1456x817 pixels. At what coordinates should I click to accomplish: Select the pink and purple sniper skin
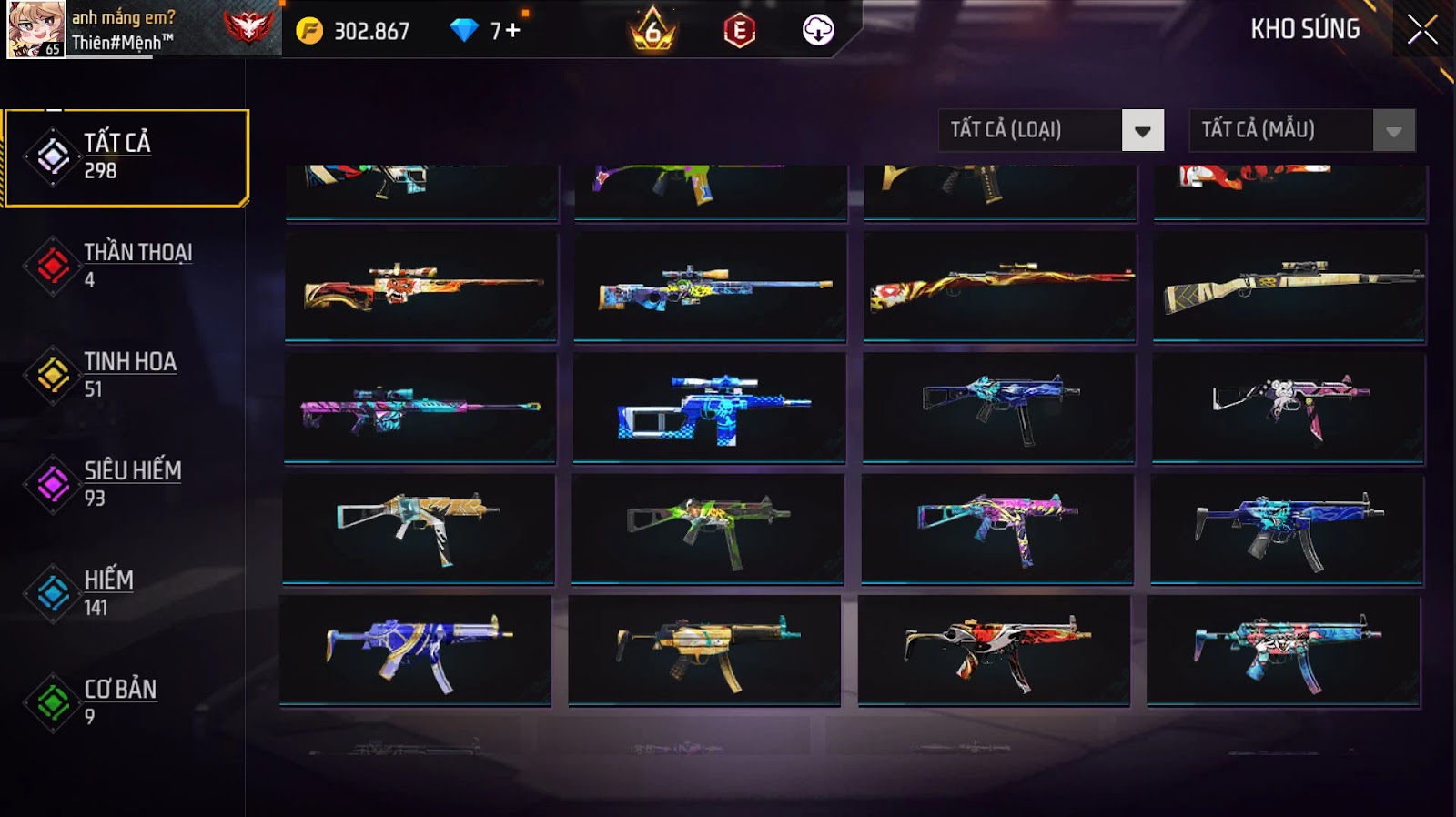[x=420, y=408]
